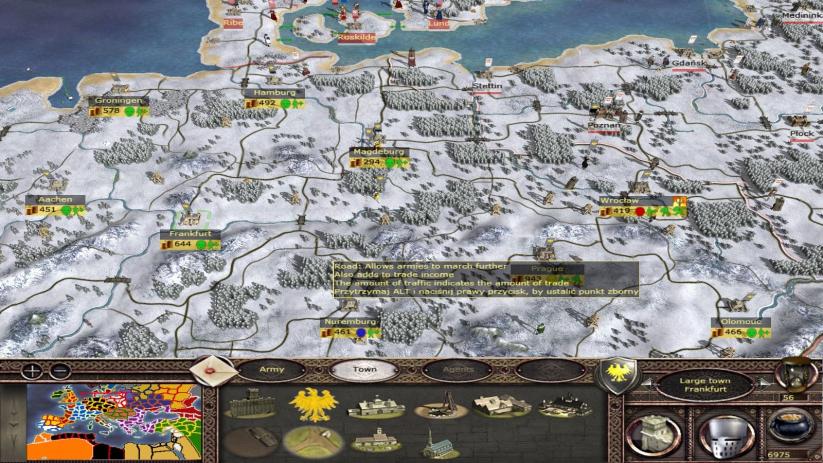This screenshot has height=463, width=823.
Task: Choose the Nuremburg settlement label
Action: [x=350, y=322]
